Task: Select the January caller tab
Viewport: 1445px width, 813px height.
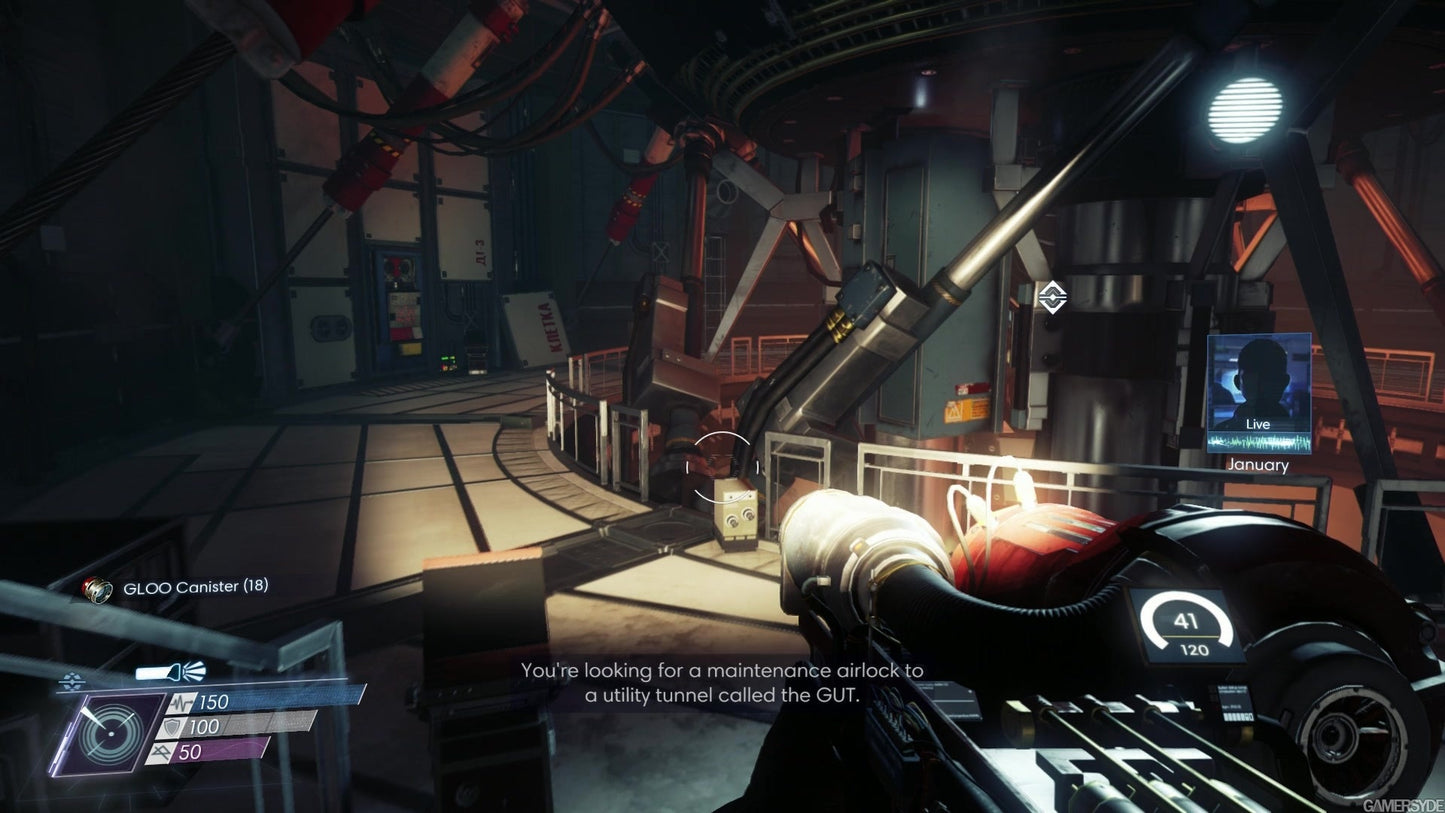Action: point(1257,464)
